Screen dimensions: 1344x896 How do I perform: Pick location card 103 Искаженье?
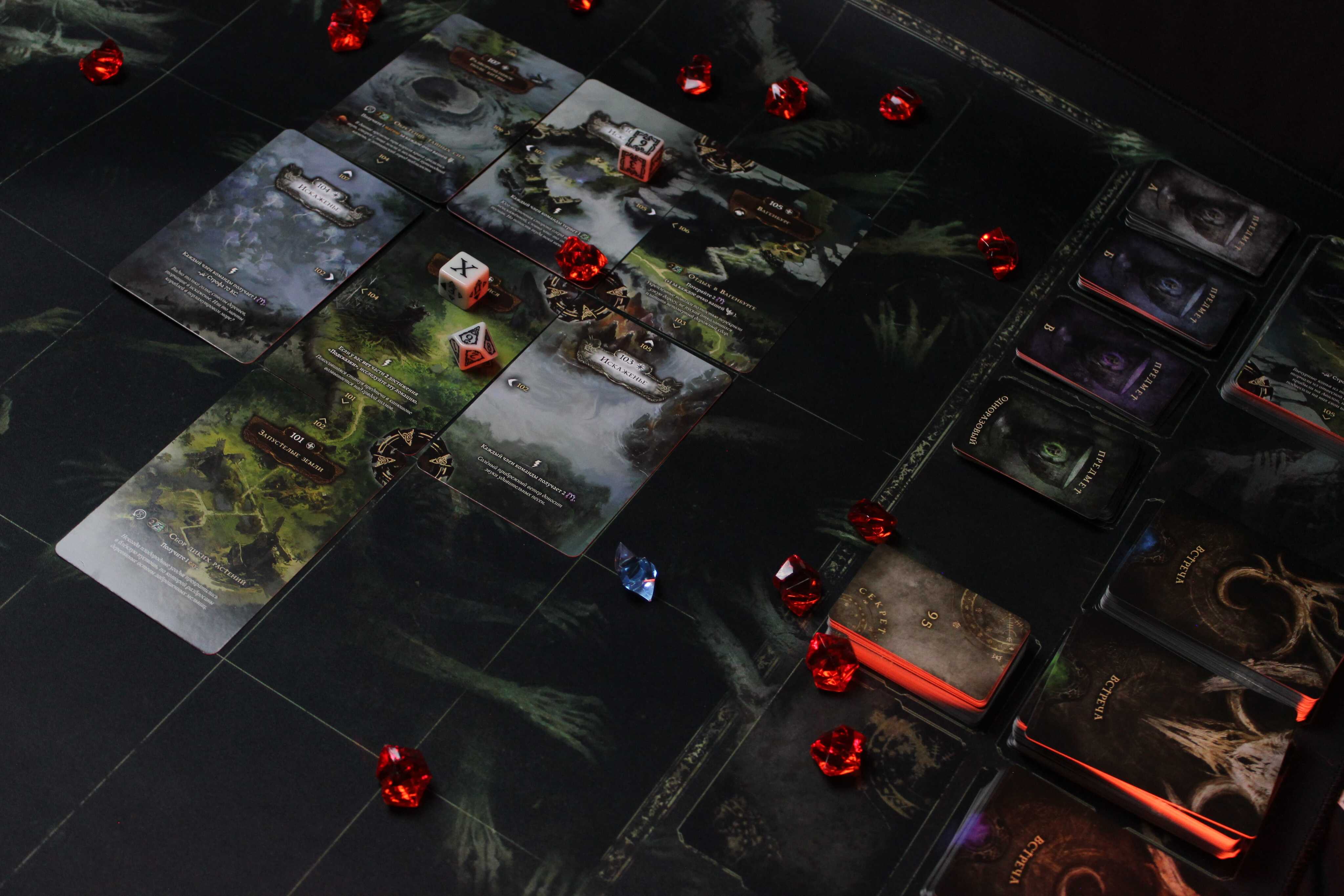click(x=589, y=434)
